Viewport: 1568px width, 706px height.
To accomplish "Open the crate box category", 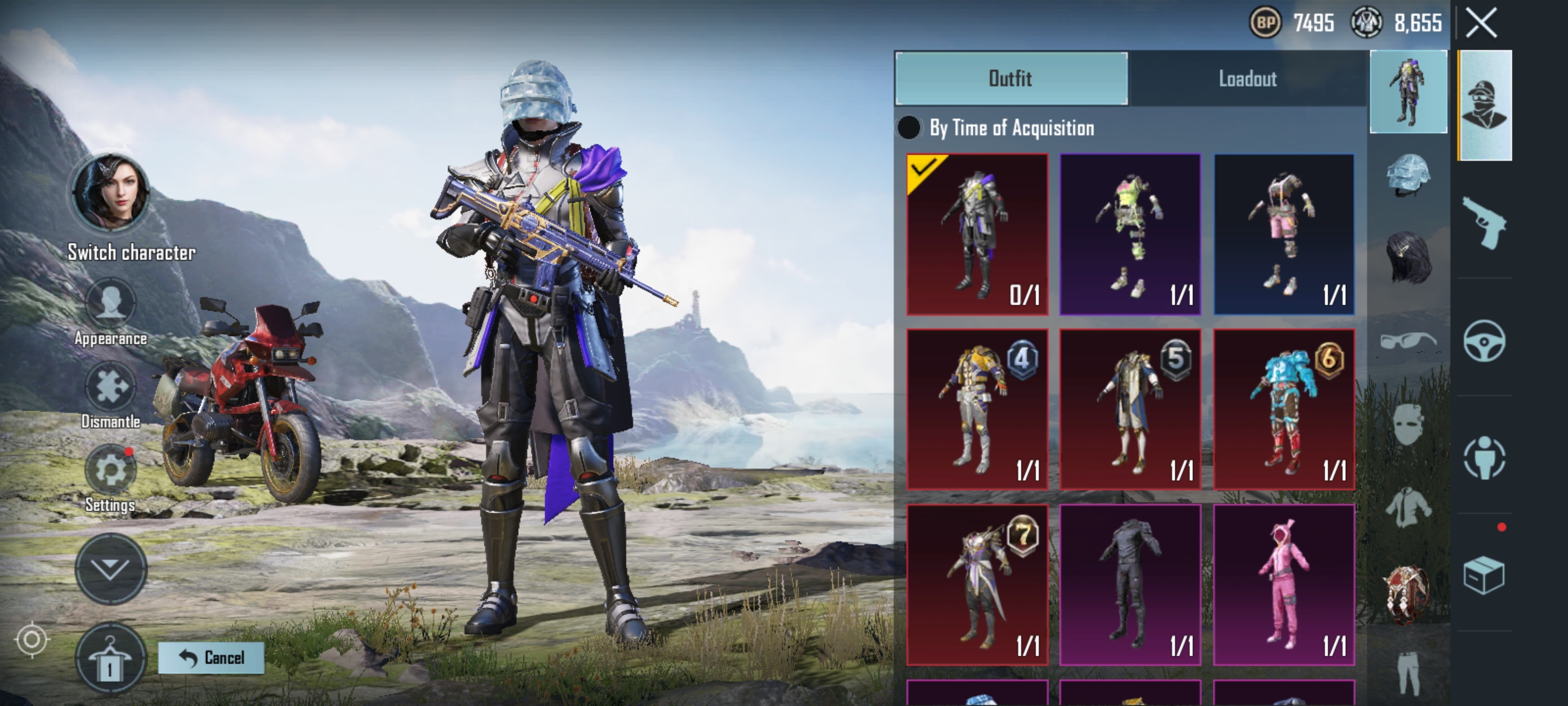I will 1484,575.
